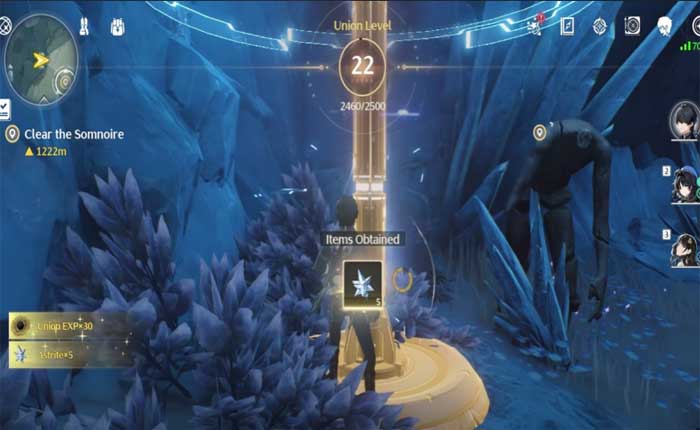The width and height of the screenshot is (700, 430).
Task: Click the tower icon beside the minimap
Action: (x=84, y=26)
